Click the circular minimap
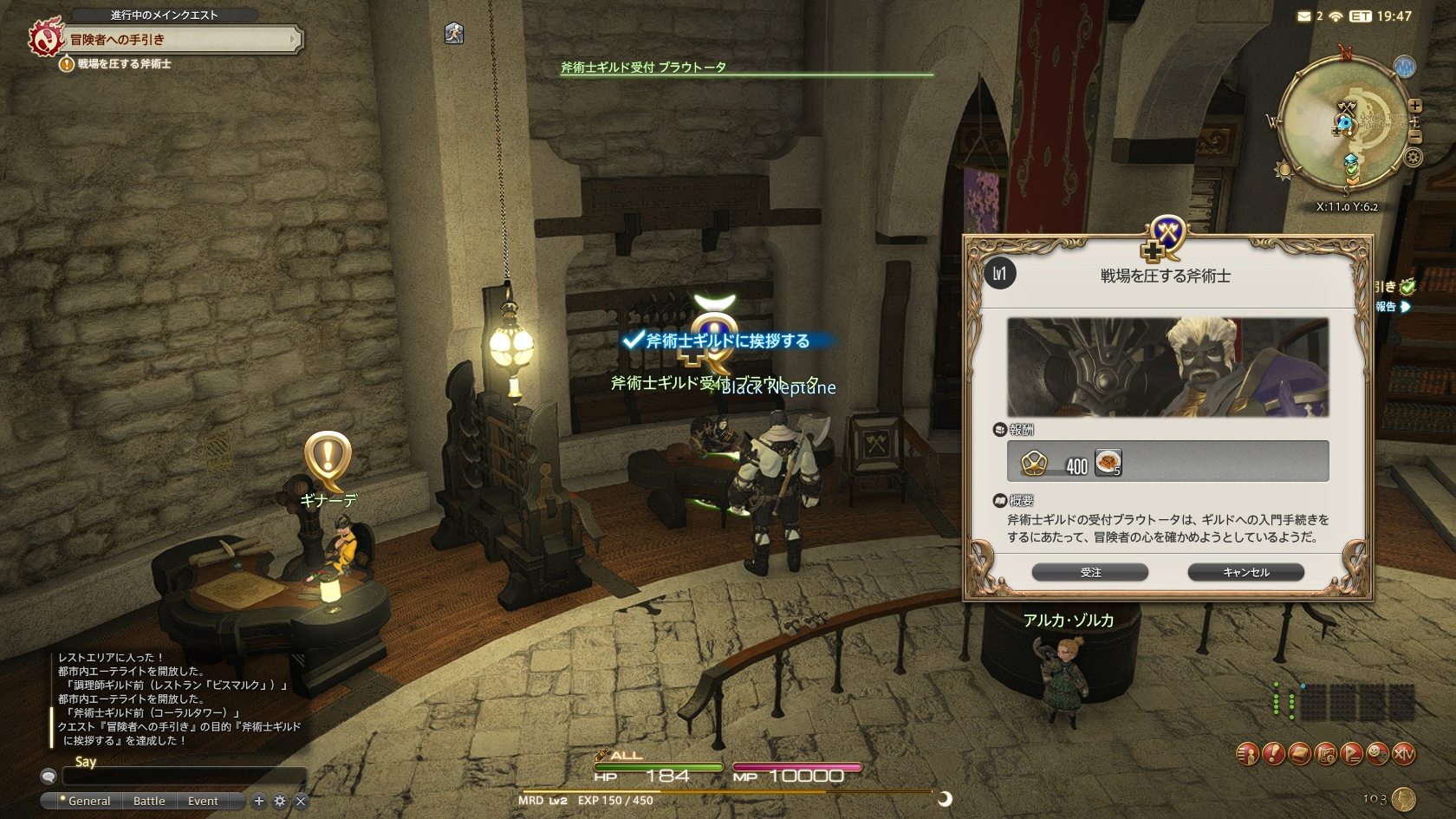The width and height of the screenshot is (1456, 819). pyautogui.click(x=1343, y=121)
